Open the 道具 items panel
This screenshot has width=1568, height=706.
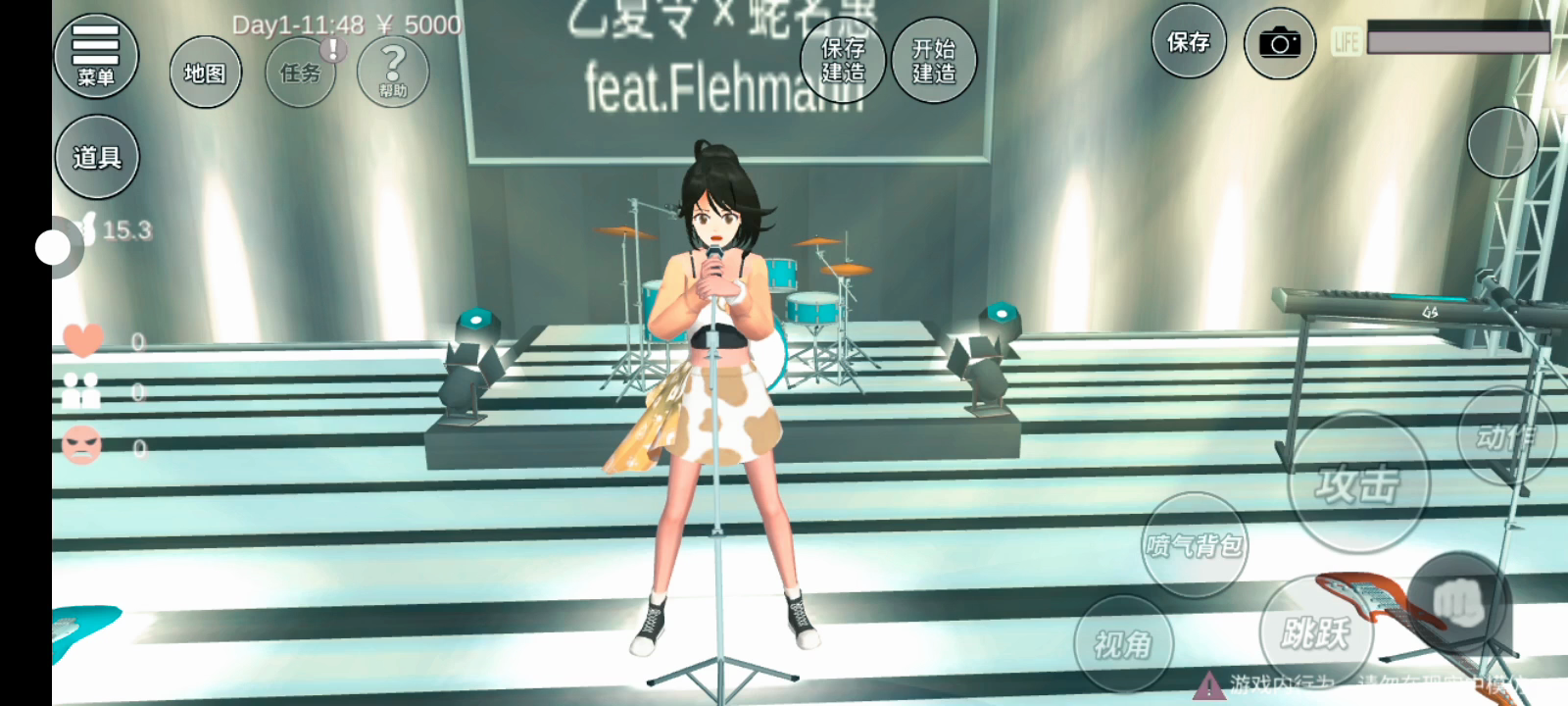96,157
